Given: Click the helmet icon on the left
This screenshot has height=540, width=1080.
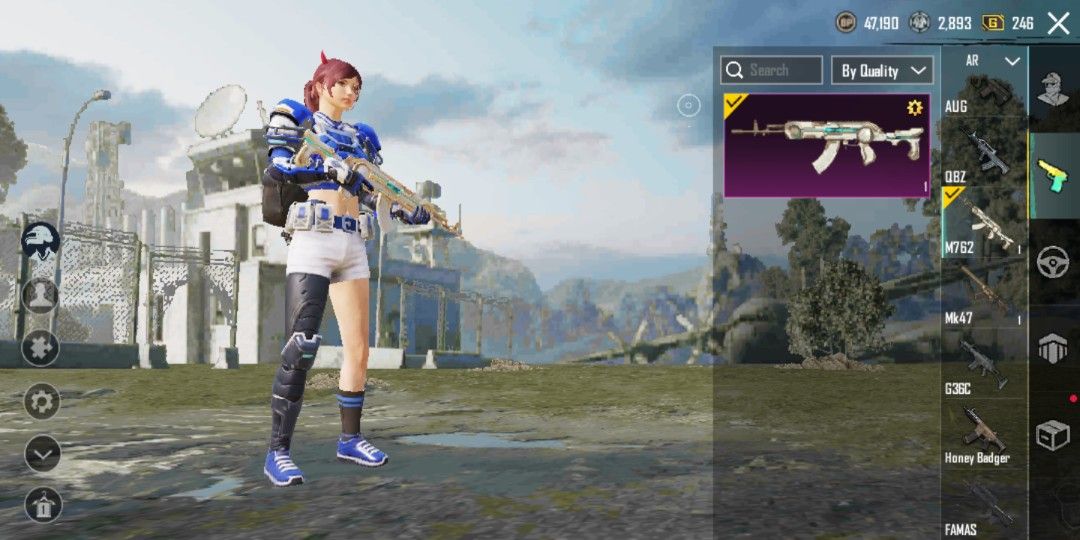Looking at the screenshot, I should coord(41,241).
